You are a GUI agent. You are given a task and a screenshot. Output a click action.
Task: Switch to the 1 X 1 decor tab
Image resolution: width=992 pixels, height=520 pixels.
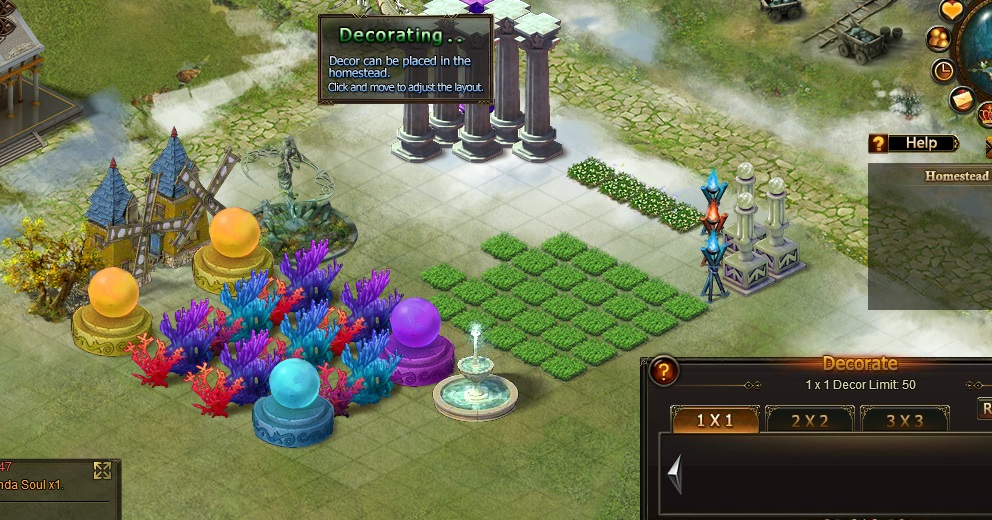point(714,420)
